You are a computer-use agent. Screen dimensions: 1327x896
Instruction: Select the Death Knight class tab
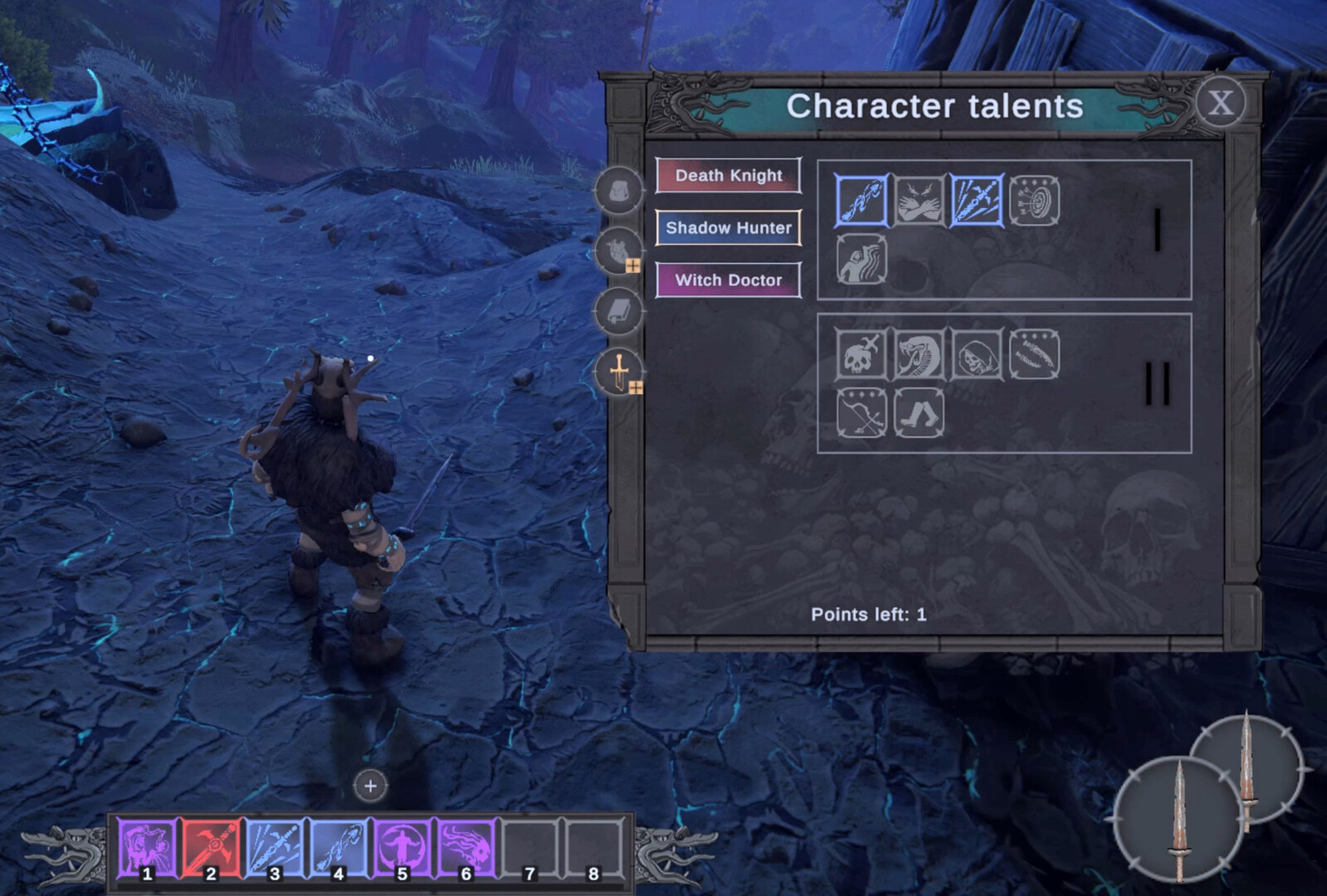[x=728, y=176]
